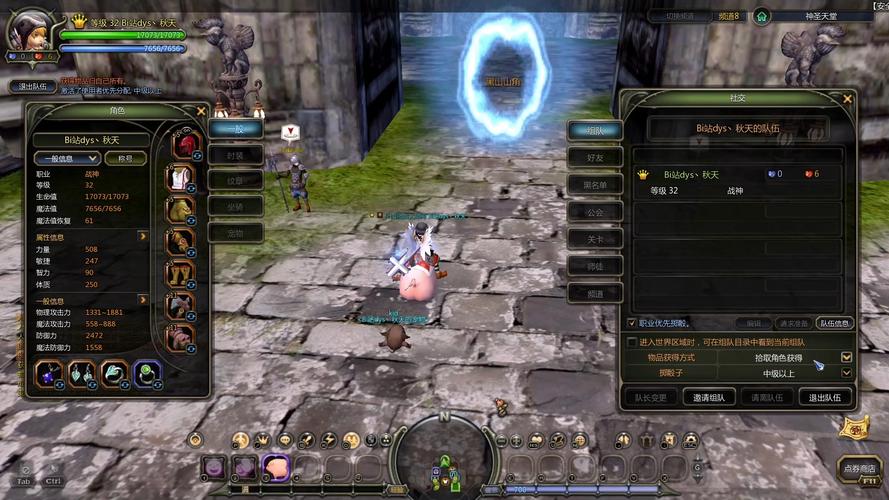This screenshot has height=500, width=889.
Task: Open the 好友 friends tab
Action: tap(595, 157)
